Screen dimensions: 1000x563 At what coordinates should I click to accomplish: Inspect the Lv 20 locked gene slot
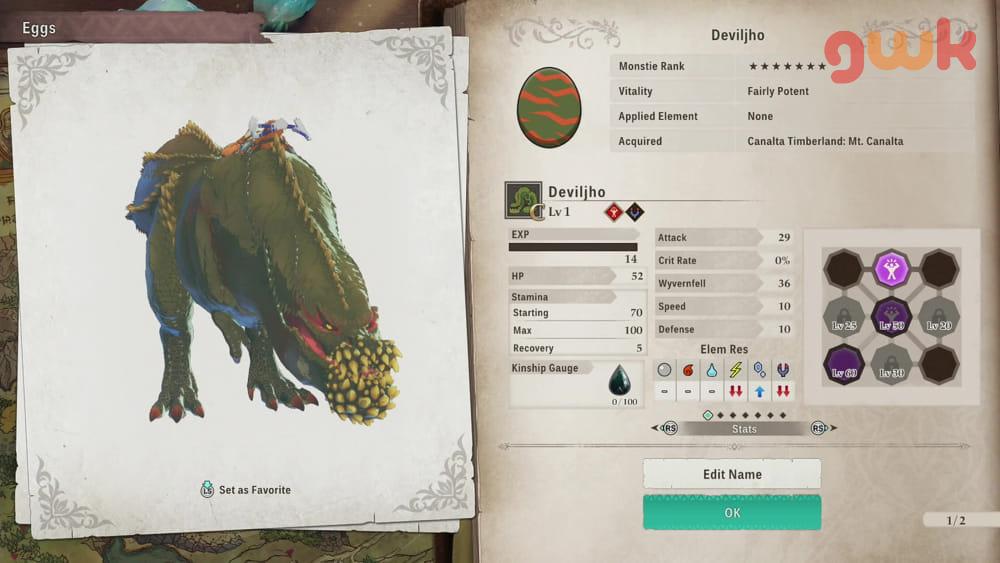click(x=939, y=317)
